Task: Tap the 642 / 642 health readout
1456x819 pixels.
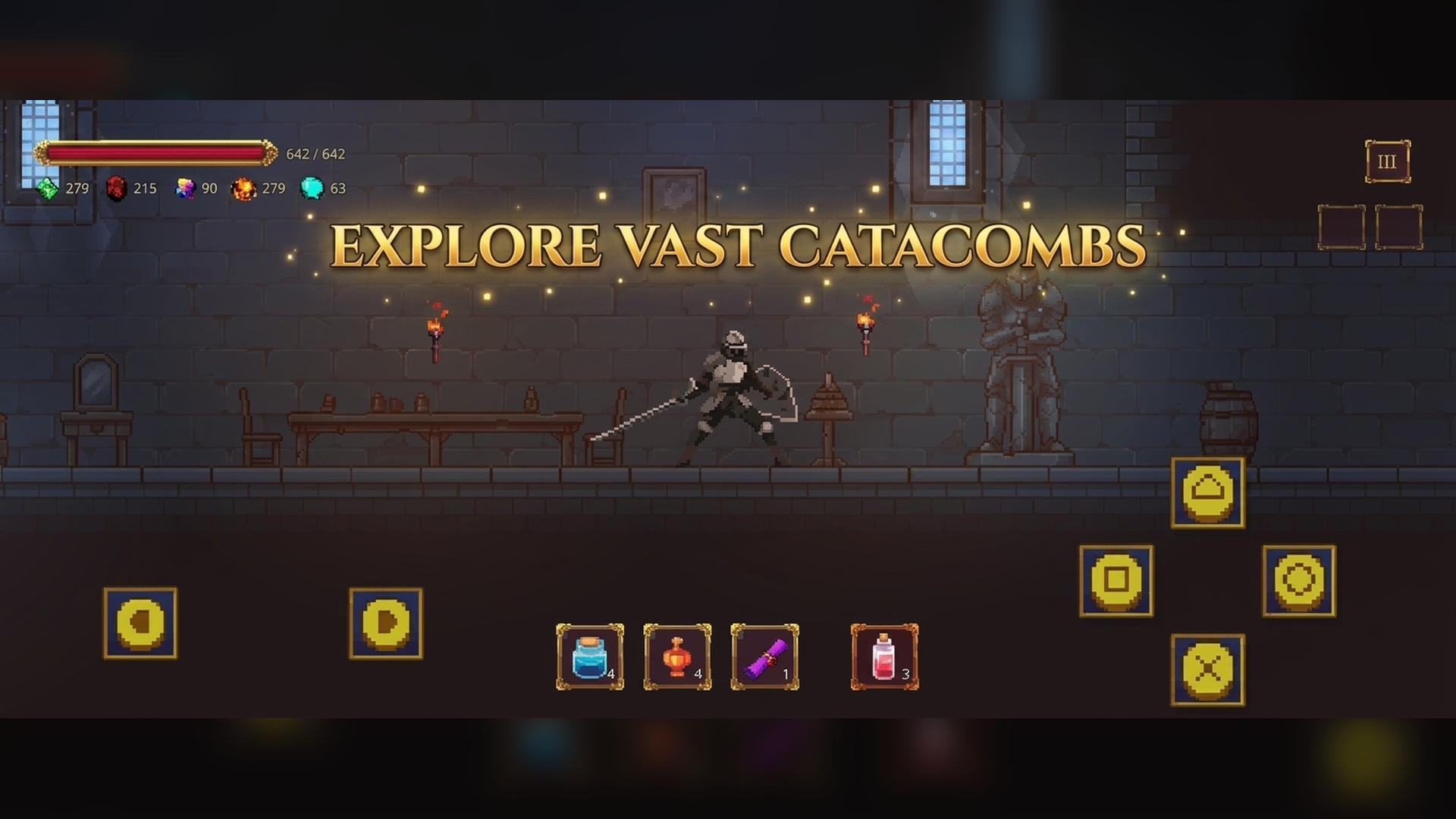Action: [315, 154]
